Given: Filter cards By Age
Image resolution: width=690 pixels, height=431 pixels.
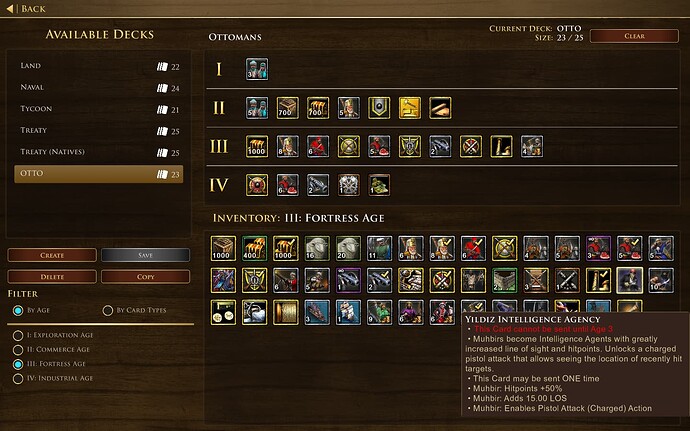Looking at the screenshot, I should (18, 311).
